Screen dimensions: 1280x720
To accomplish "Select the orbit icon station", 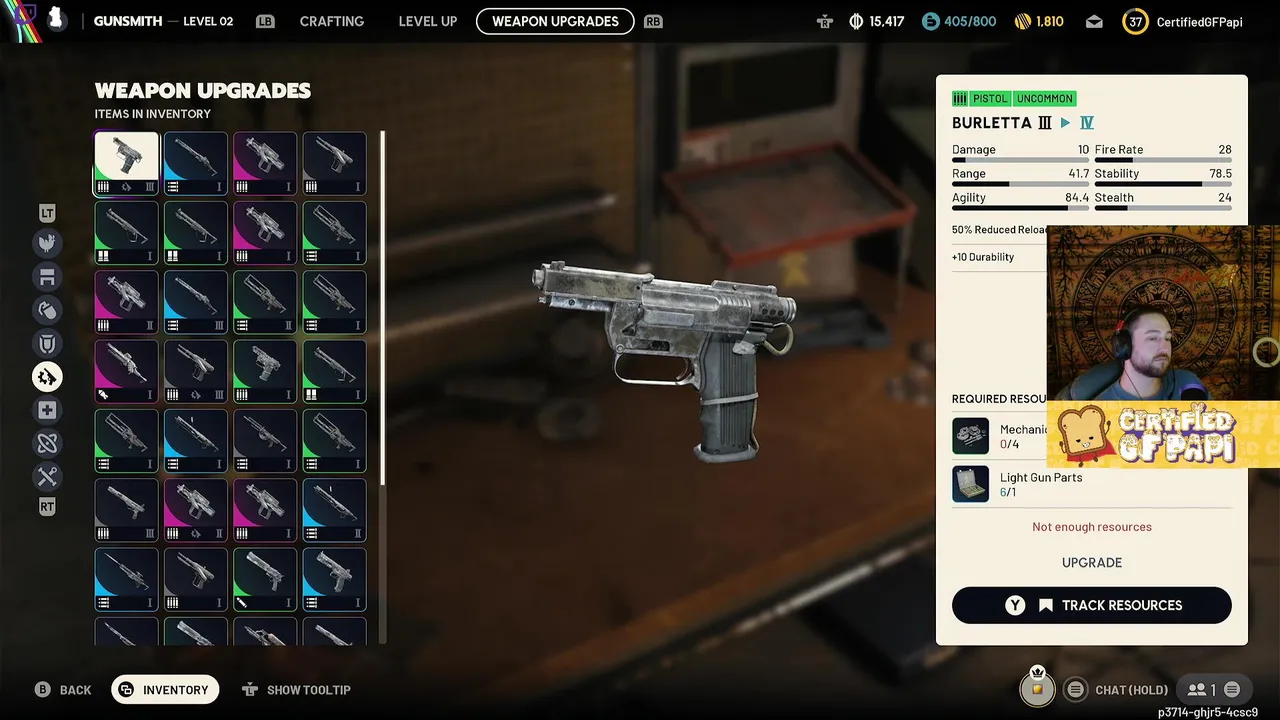I will coord(47,443).
